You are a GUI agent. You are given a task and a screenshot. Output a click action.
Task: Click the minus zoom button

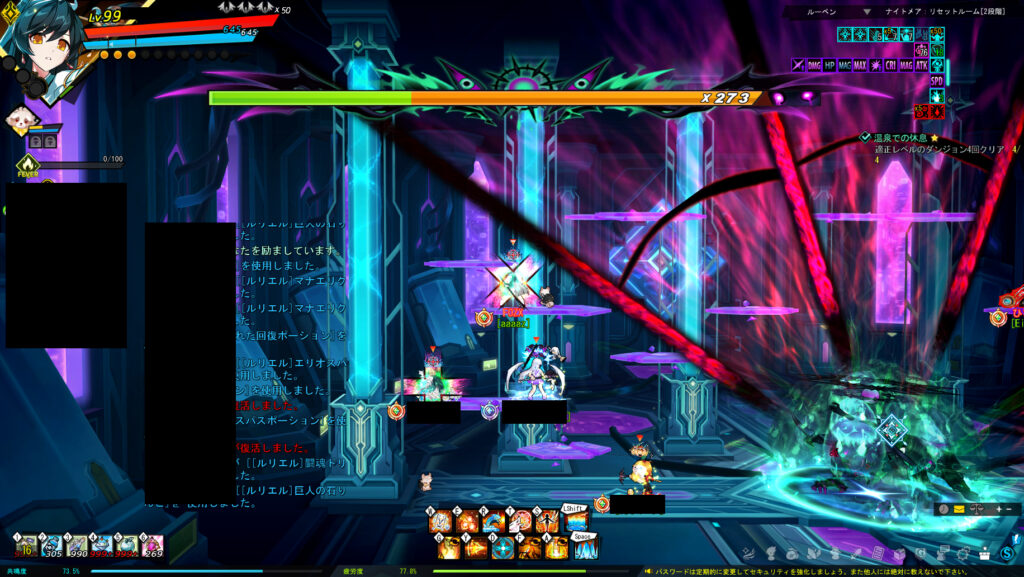coord(1009,509)
